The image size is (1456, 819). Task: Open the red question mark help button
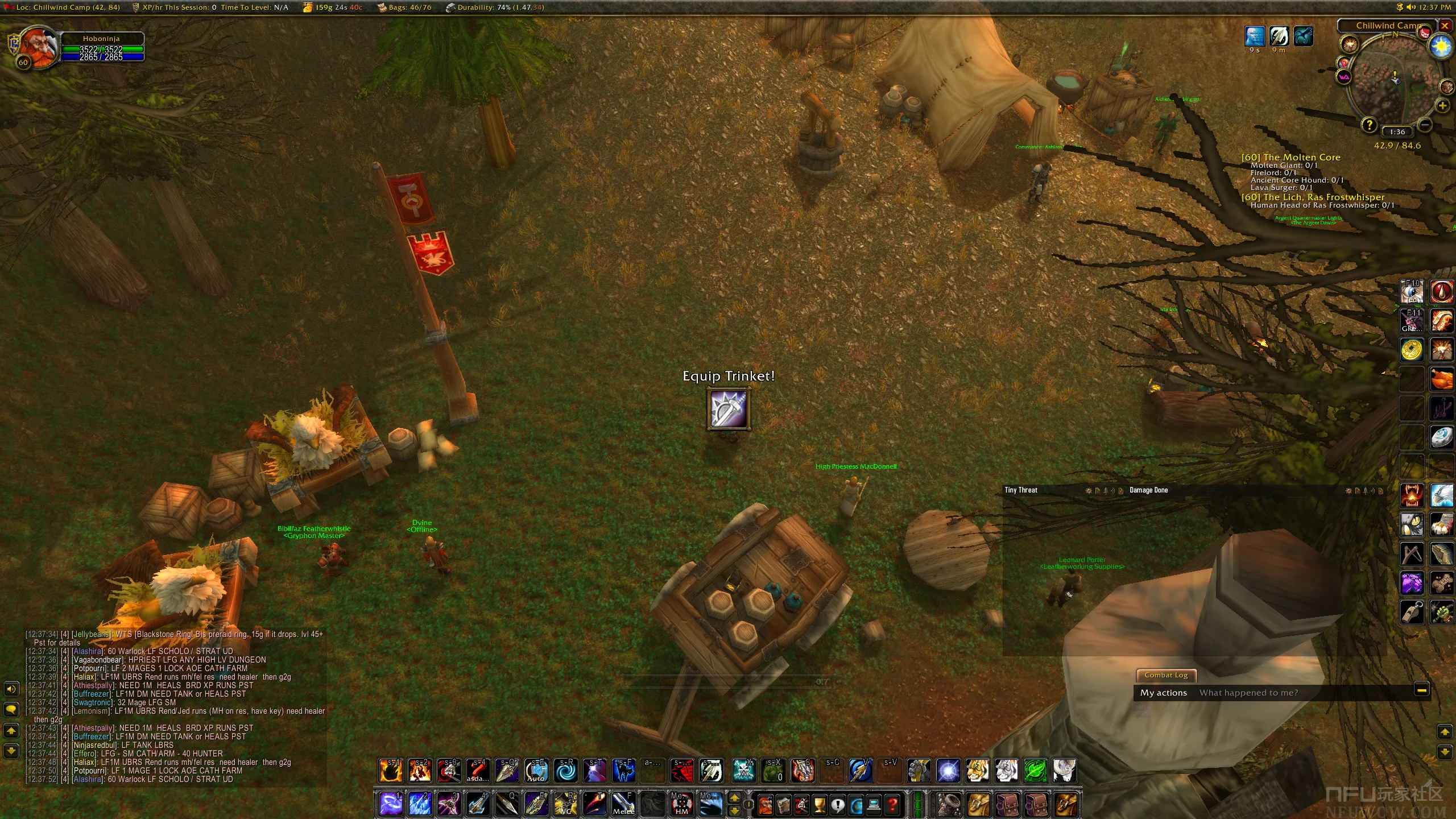[892, 805]
